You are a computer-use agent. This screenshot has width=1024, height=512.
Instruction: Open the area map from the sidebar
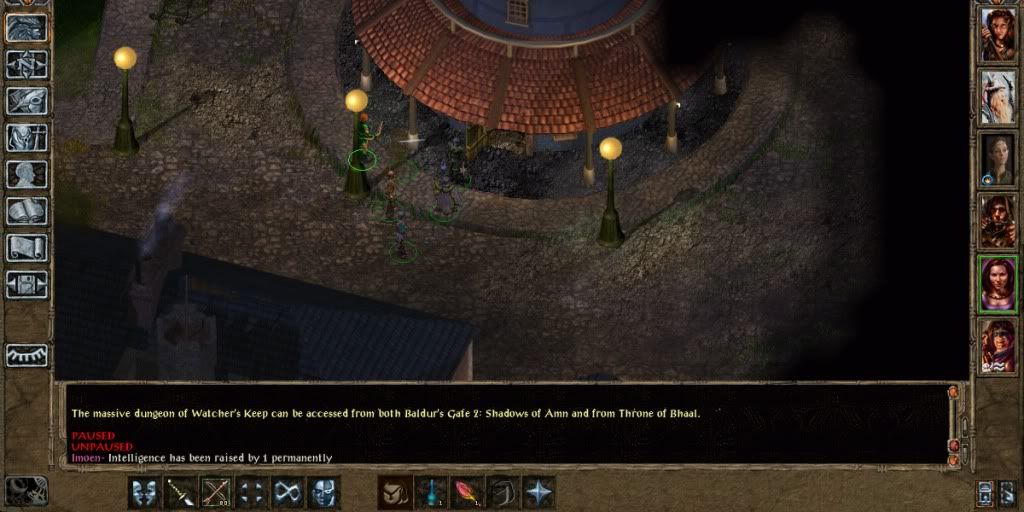click(x=27, y=65)
